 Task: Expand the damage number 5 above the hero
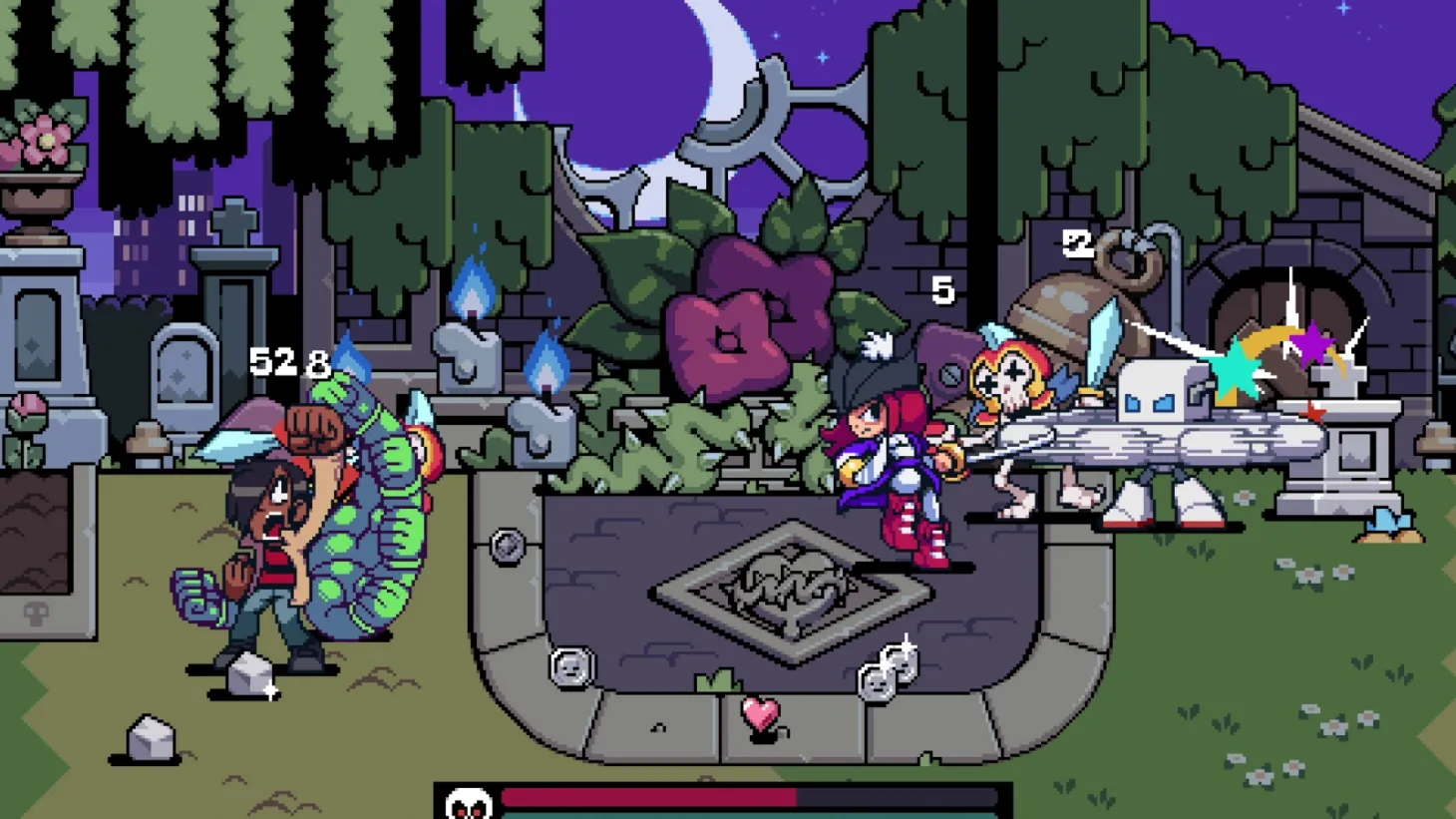click(x=941, y=291)
